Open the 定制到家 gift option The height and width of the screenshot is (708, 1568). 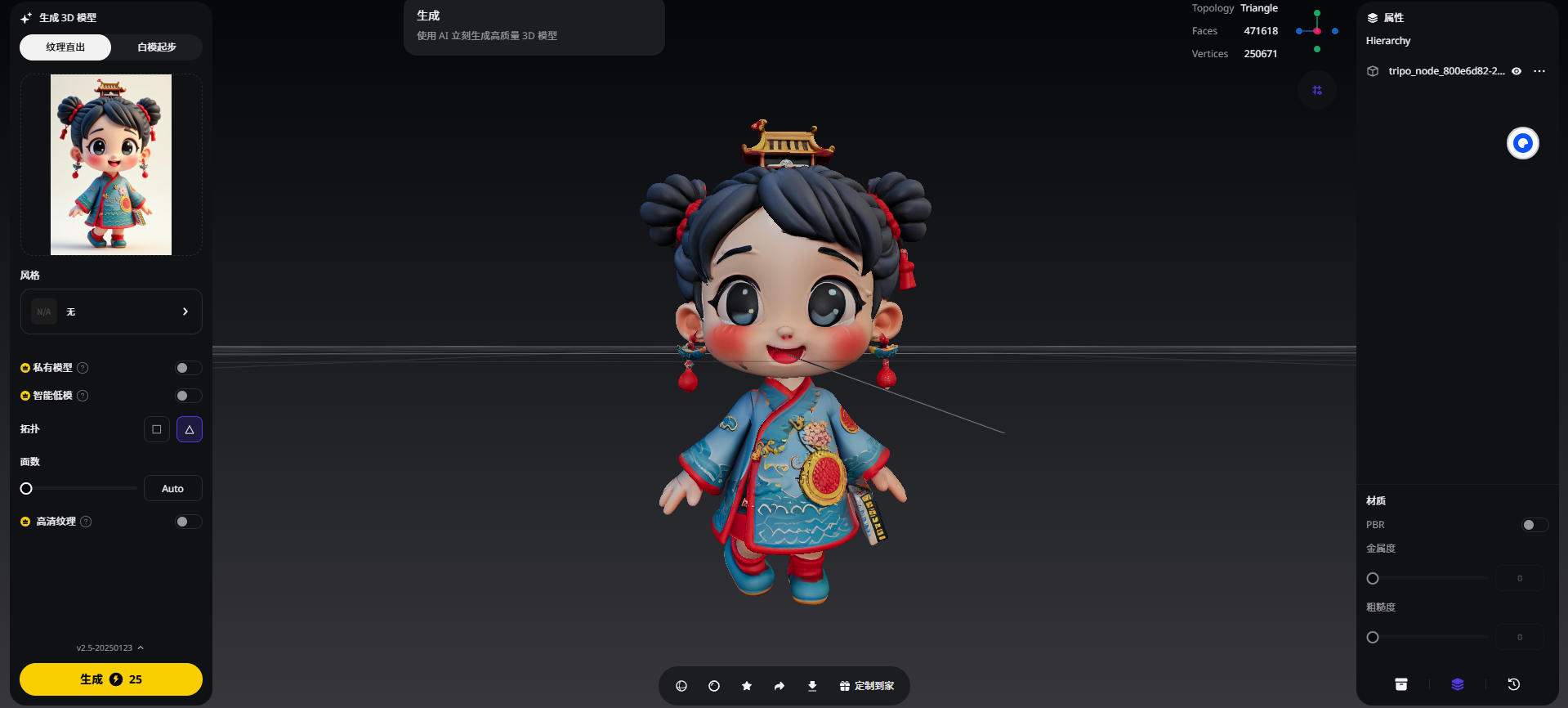(867, 686)
